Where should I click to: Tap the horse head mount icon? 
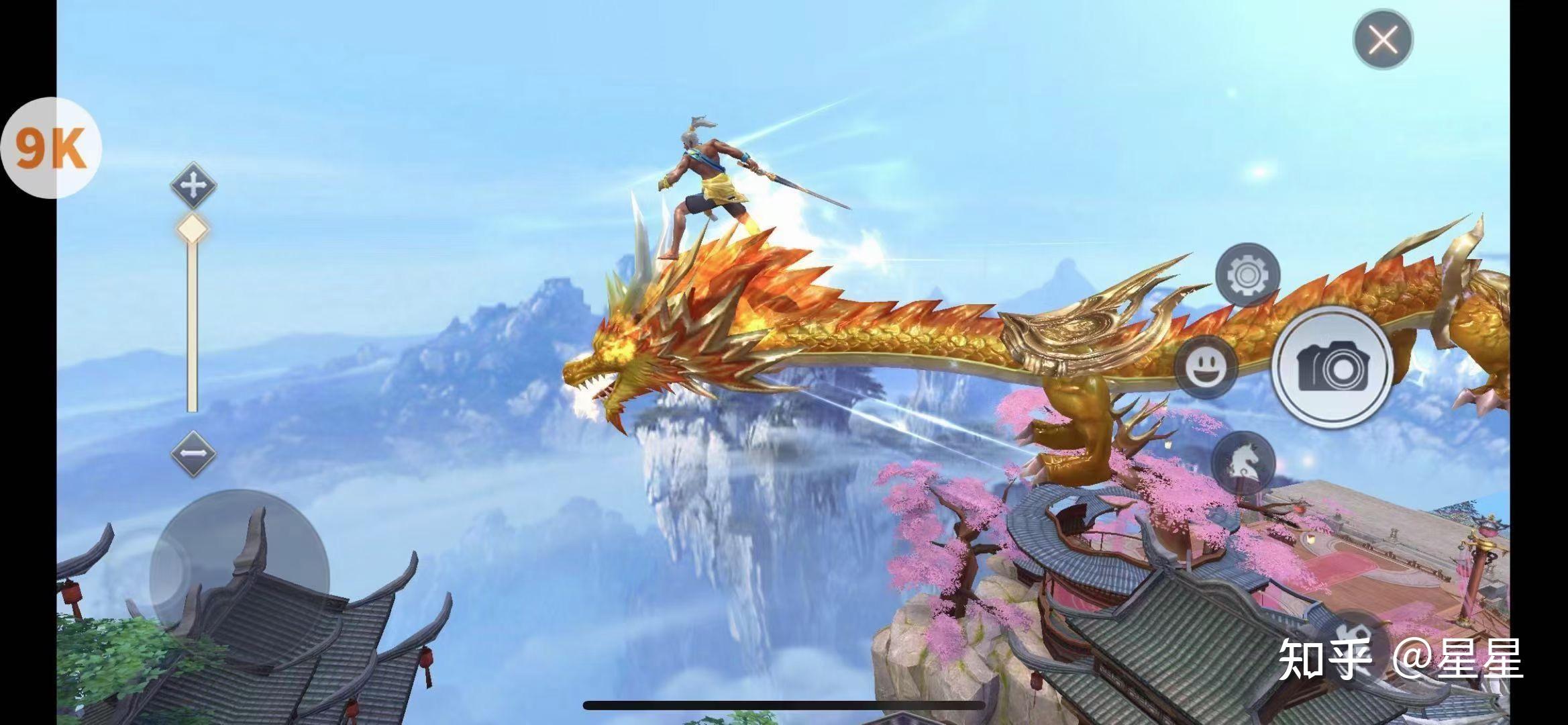coord(1243,463)
